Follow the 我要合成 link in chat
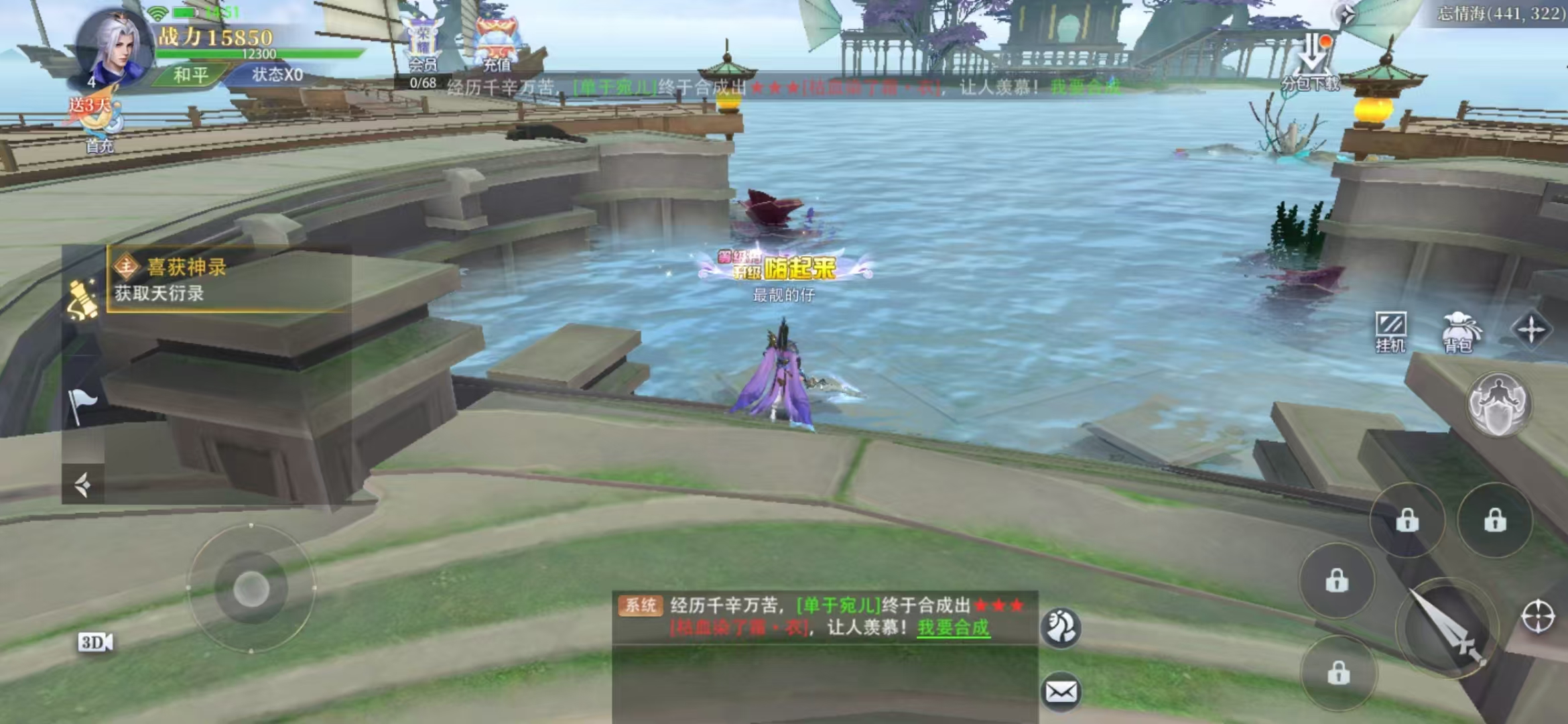This screenshot has width=1568, height=724. click(x=953, y=628)
